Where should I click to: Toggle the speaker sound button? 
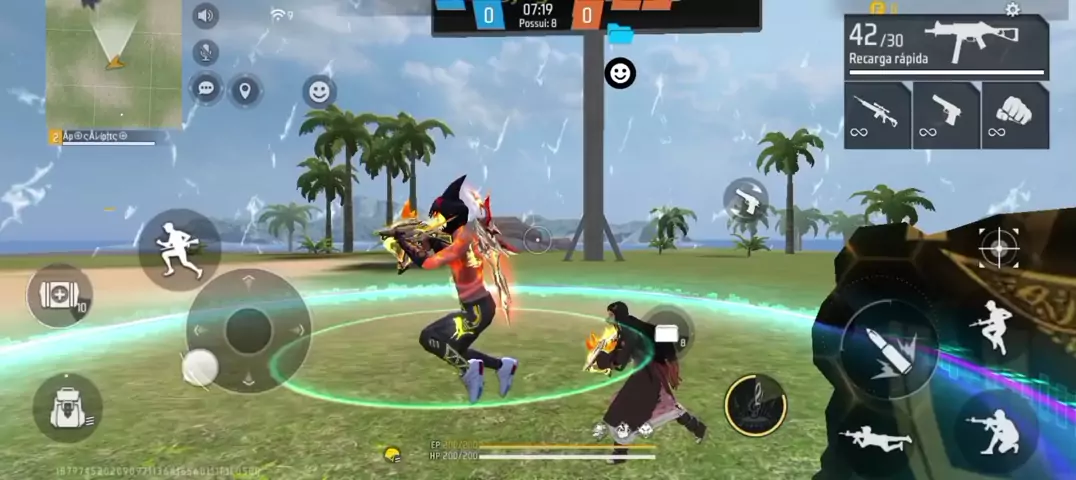click(x=206, y=16)
